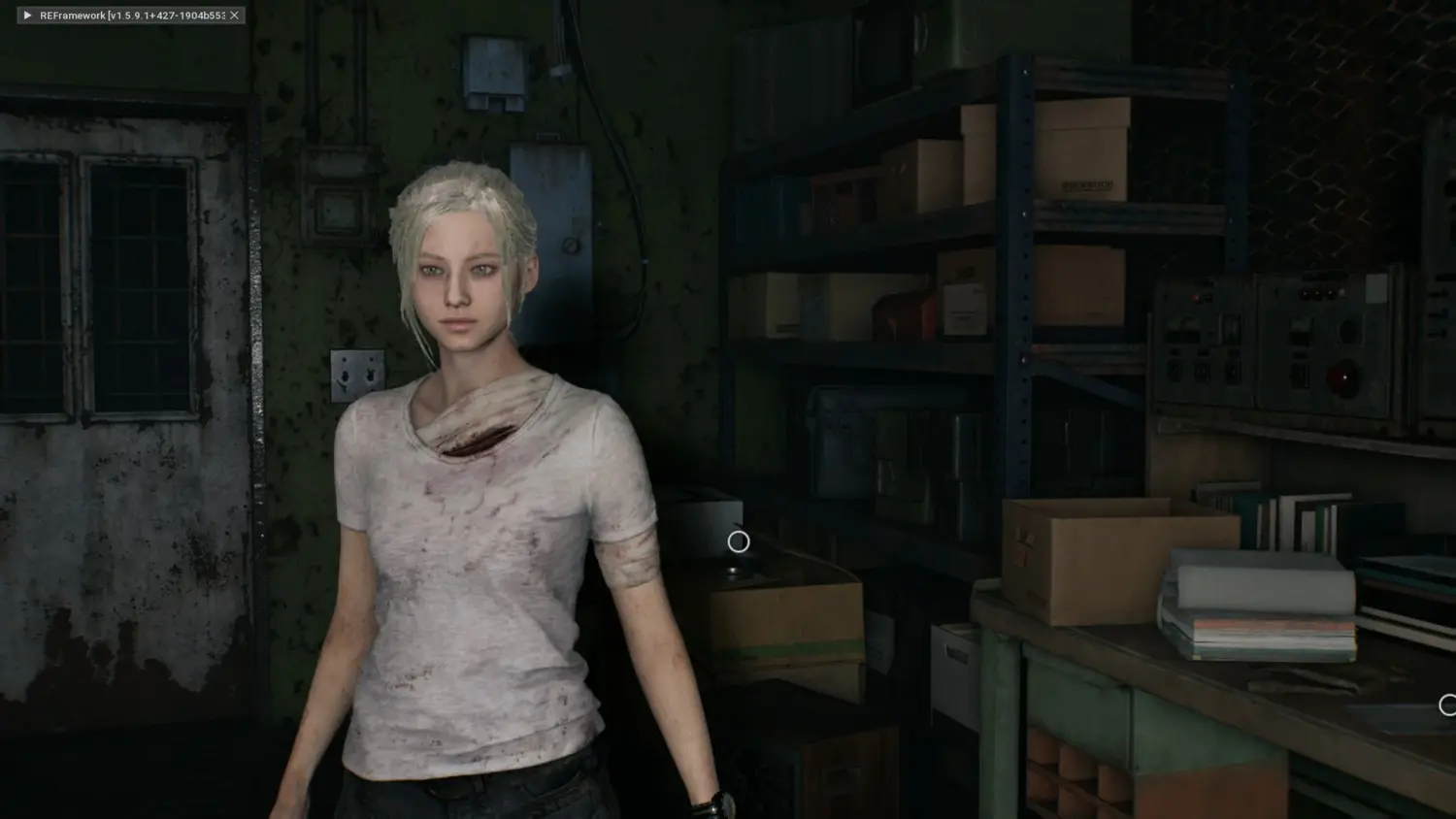Viewport: 1456px width, 819px height.
Task: Close the REFramework overlay window
Action: point(234,16)
